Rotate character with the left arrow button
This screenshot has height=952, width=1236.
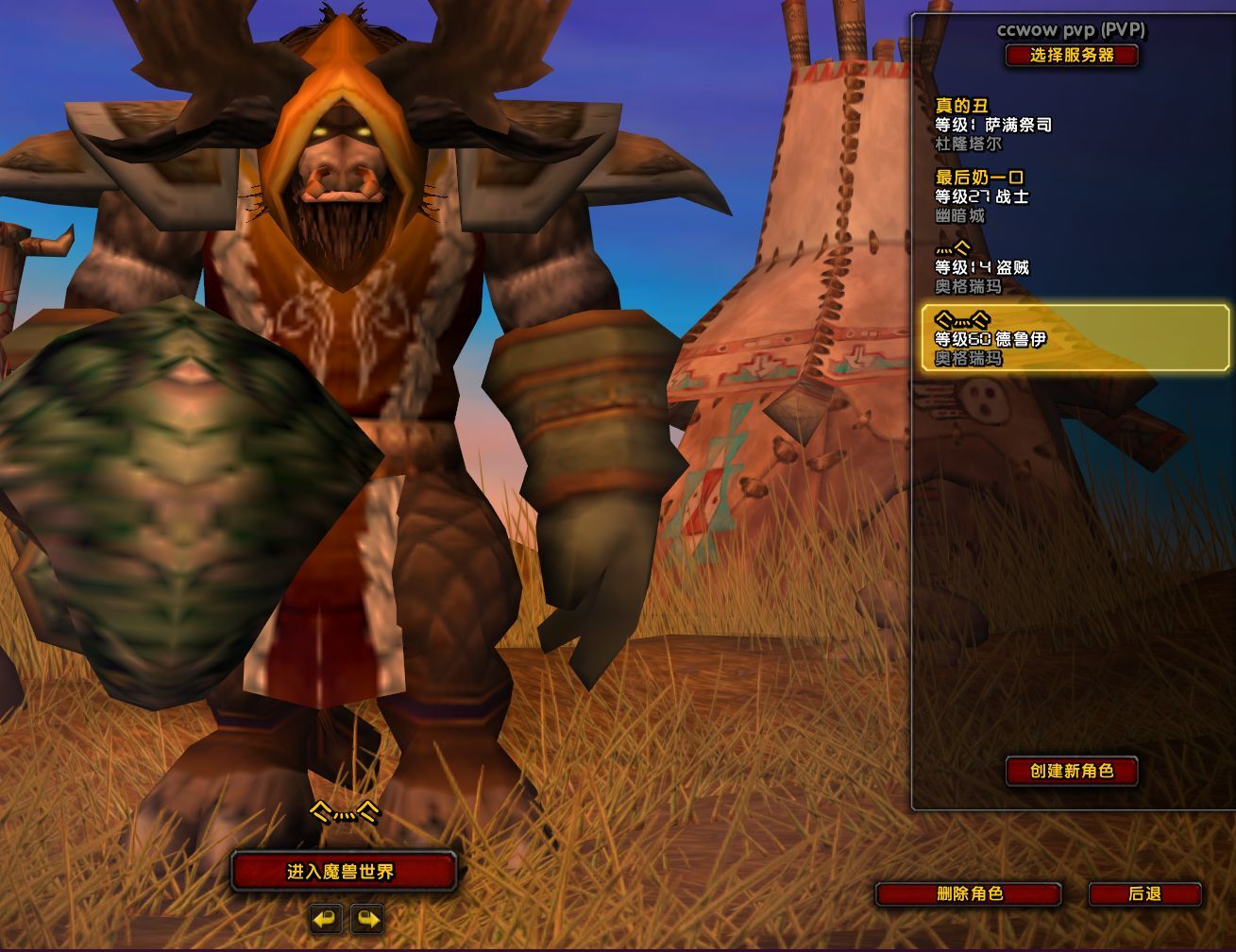coord(326,918)
